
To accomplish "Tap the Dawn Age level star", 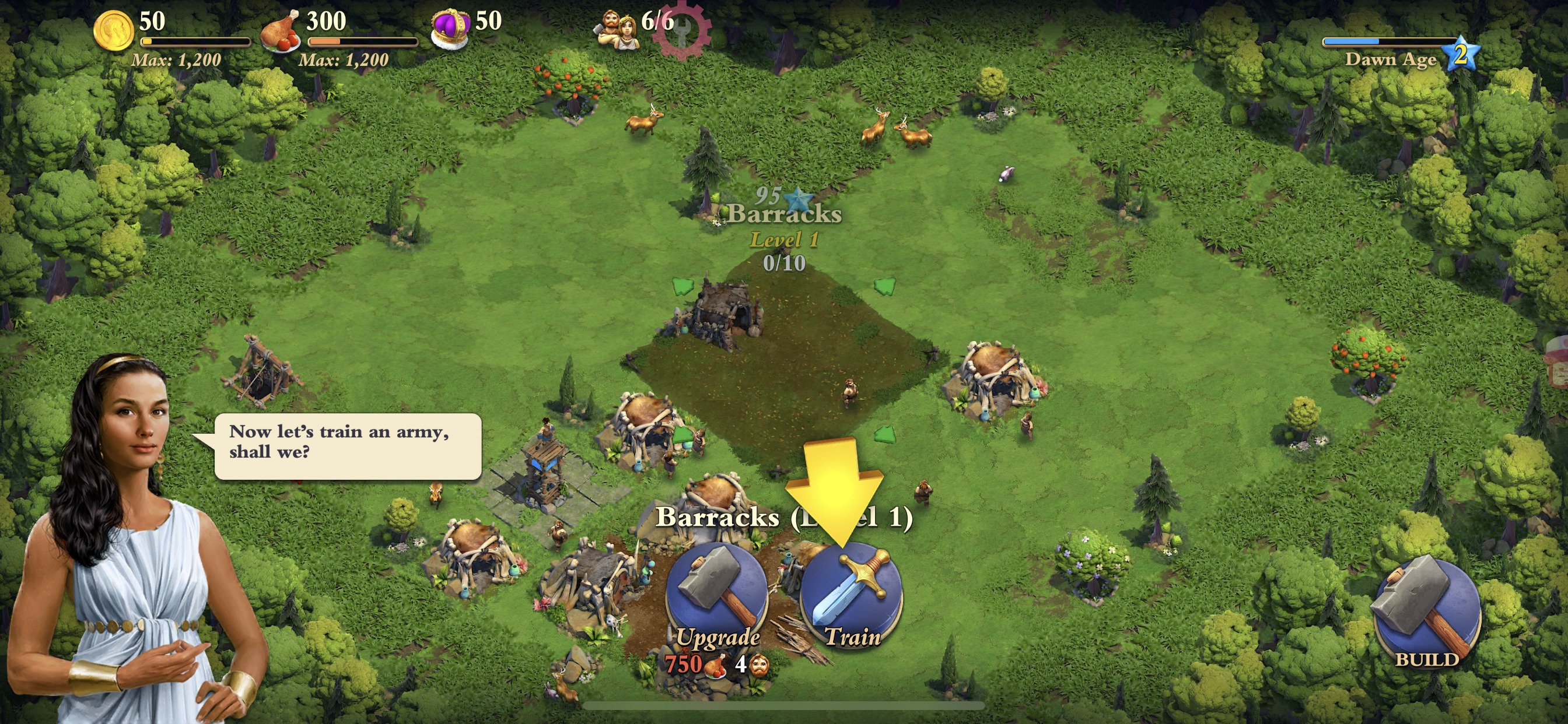I will pyautogui.click(x=1461, y=55).
